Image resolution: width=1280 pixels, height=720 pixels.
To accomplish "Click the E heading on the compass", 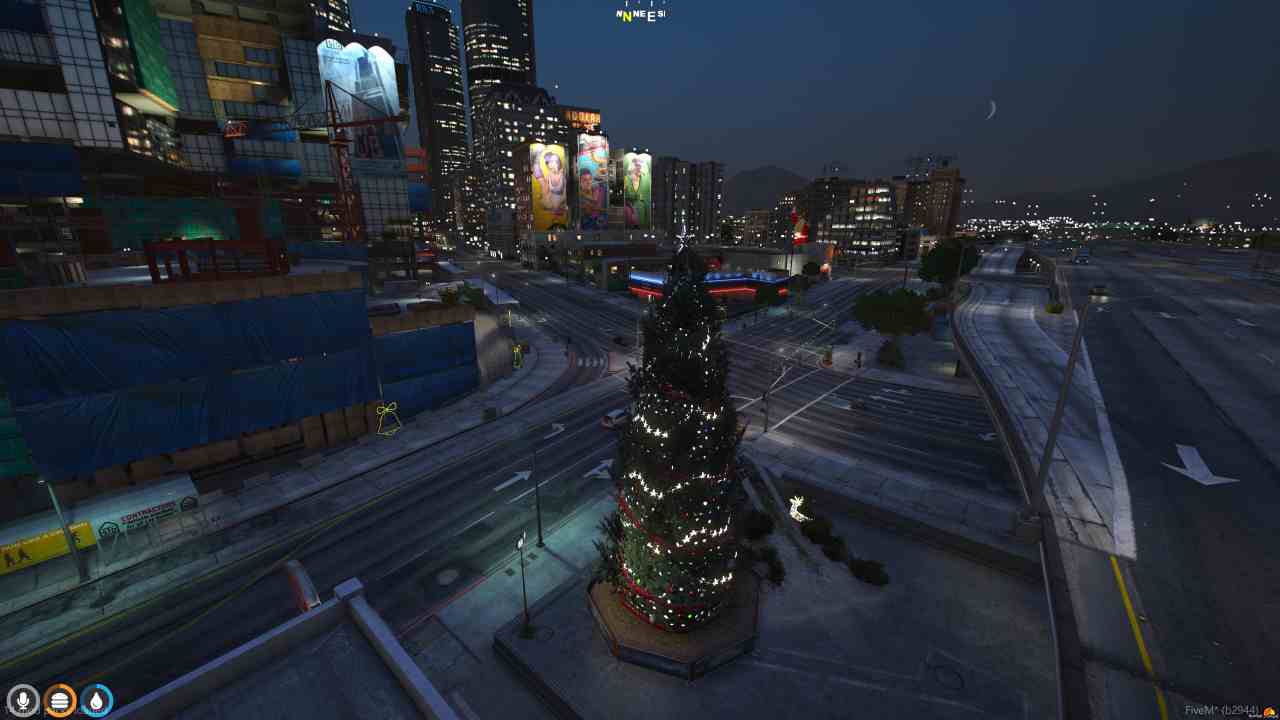I will (652, 14).
